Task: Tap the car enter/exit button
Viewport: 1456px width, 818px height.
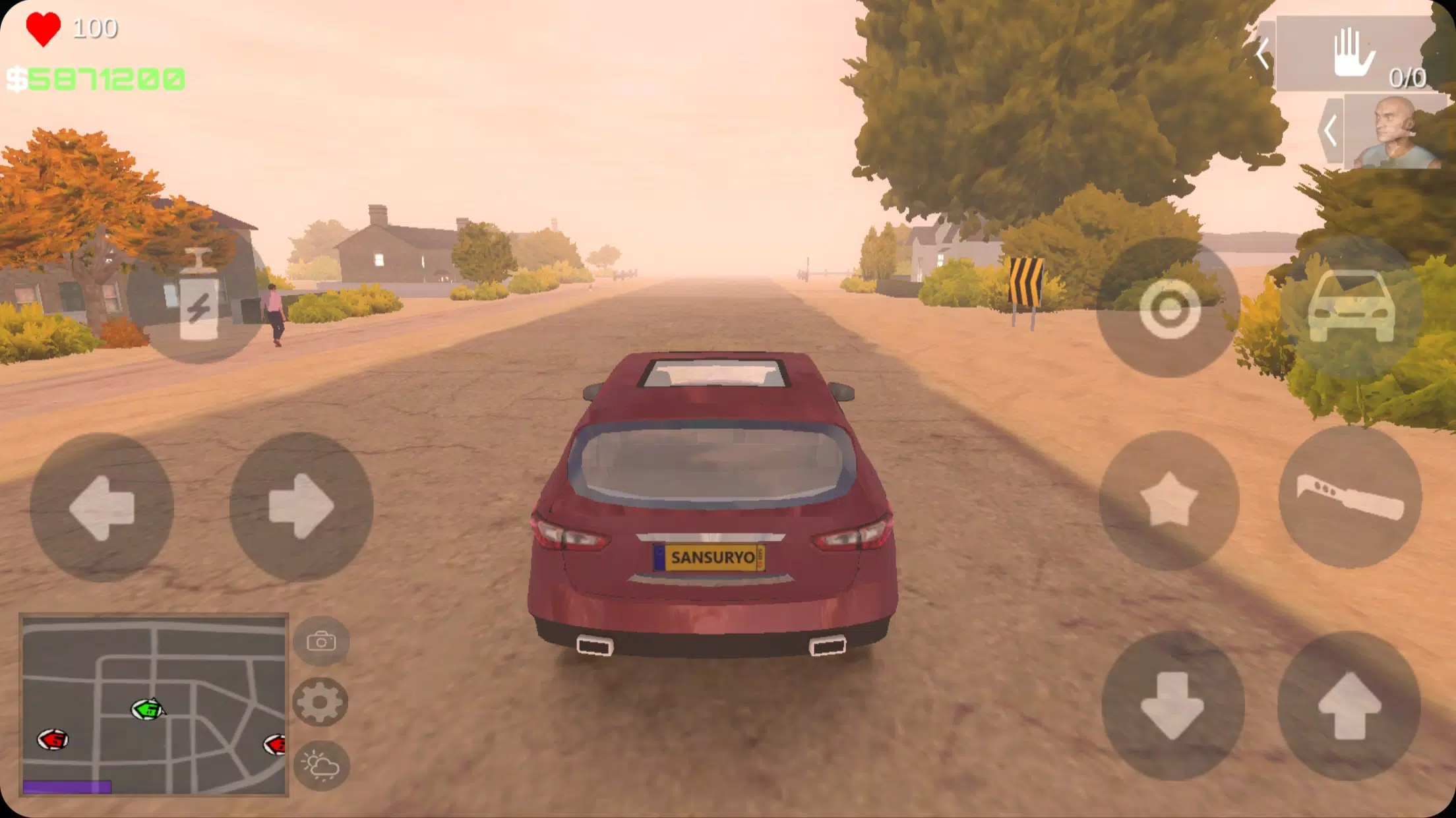Action: pyautogui.click(x=1351, y=307)
